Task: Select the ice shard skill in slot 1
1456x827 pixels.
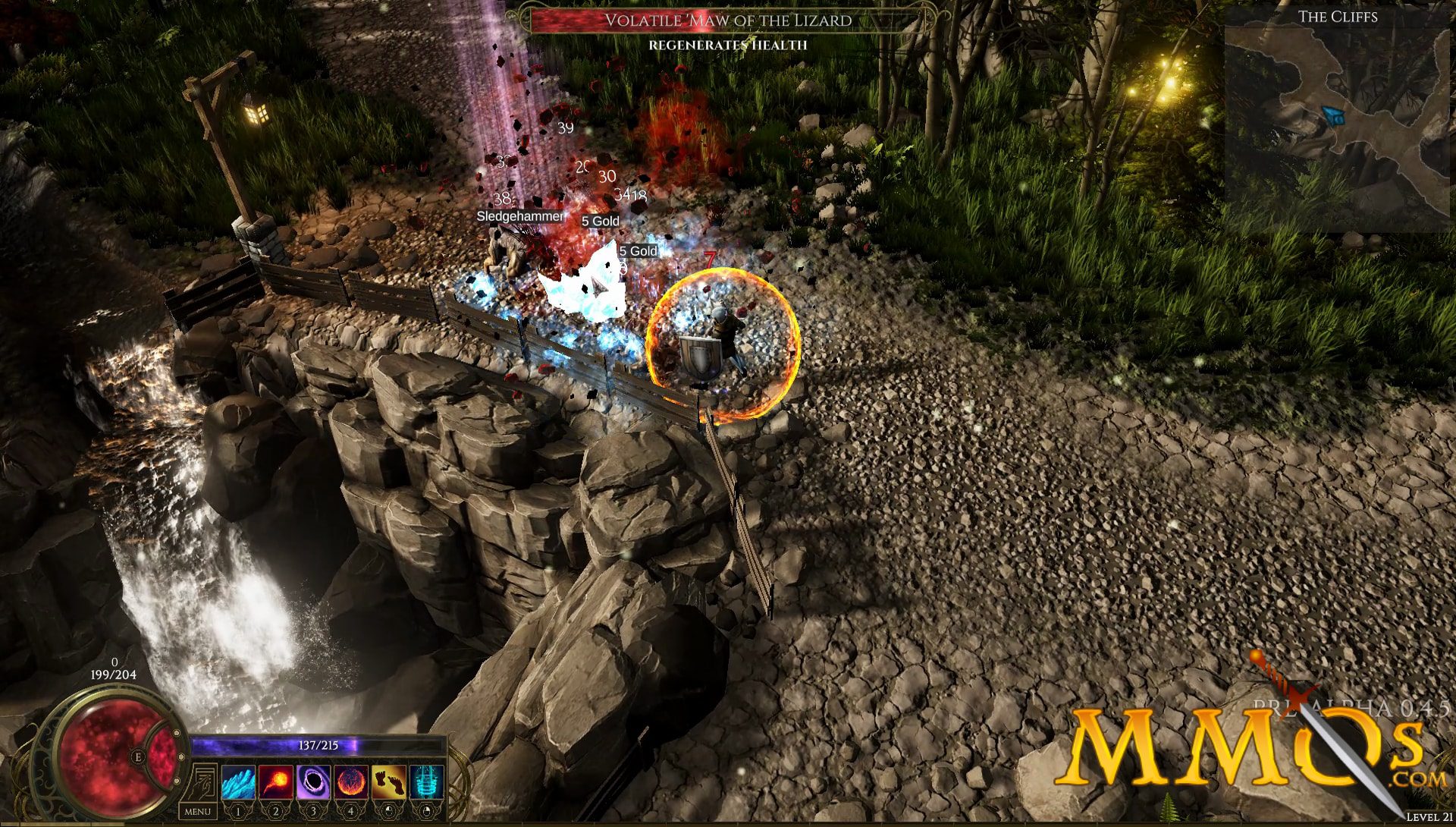Action: click(x=238, y=781)
